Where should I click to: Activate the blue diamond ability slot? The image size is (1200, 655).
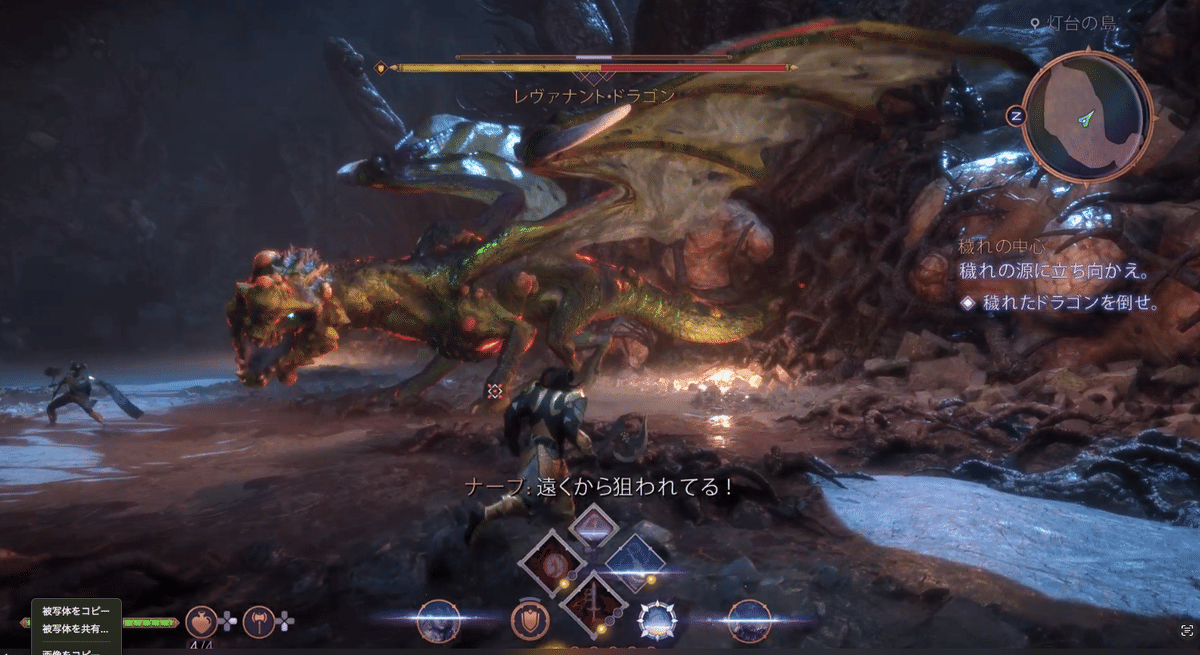(634, 562)
